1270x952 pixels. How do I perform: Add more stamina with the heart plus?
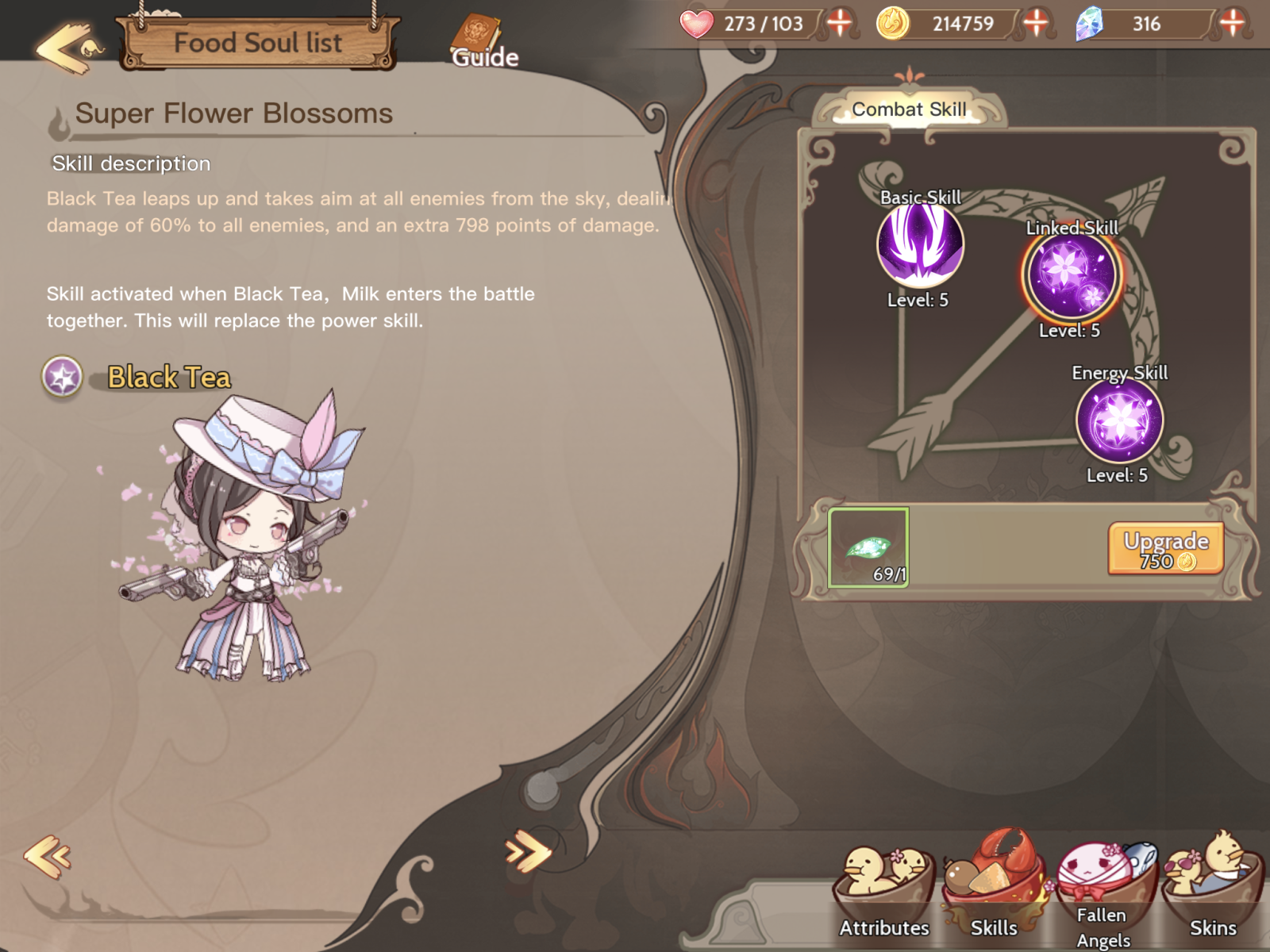pyautogui.click(x=840, y=23)
